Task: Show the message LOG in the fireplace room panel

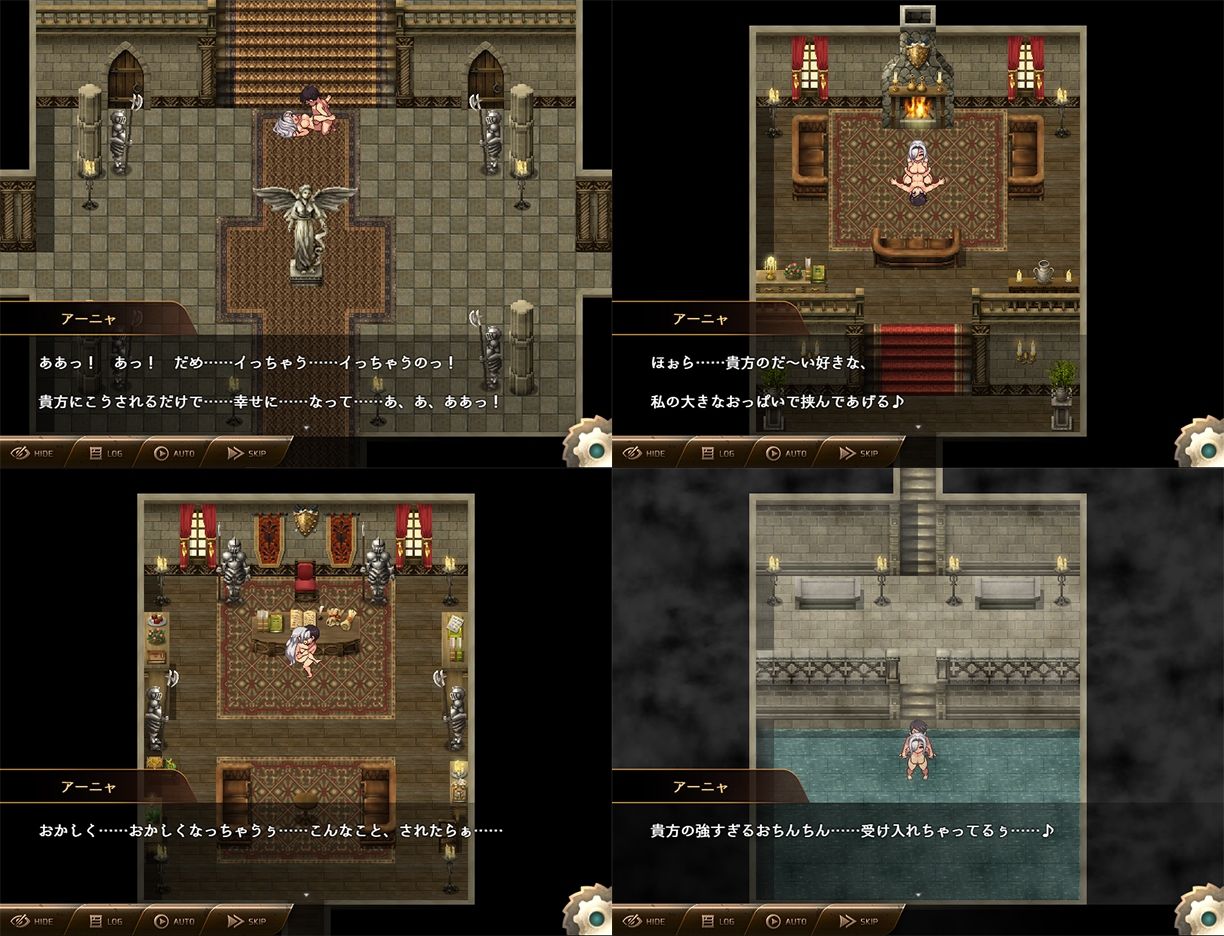Action: coord(719,453)
